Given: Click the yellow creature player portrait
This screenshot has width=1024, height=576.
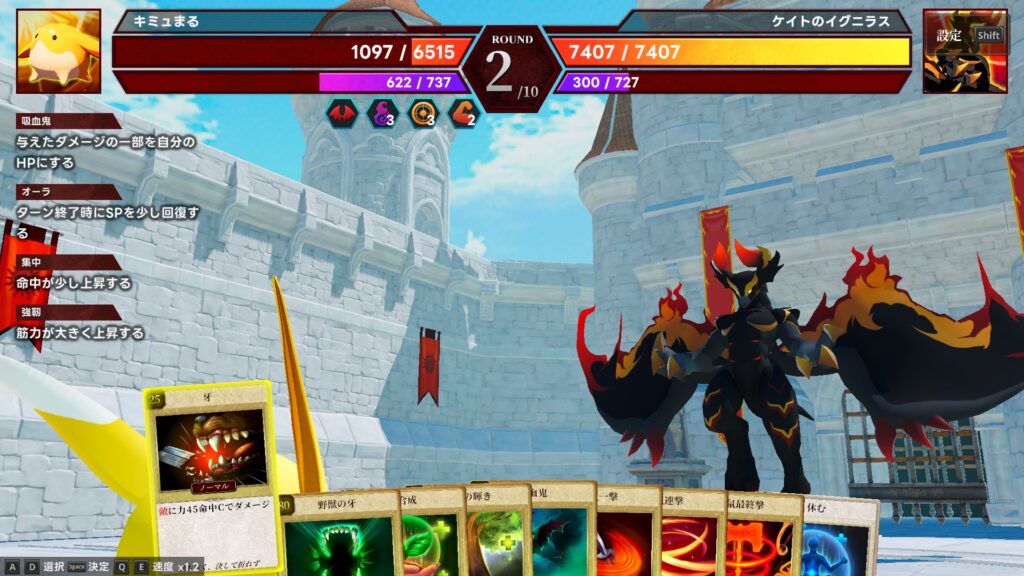Looking at the screenshot, I should [58, 51].
